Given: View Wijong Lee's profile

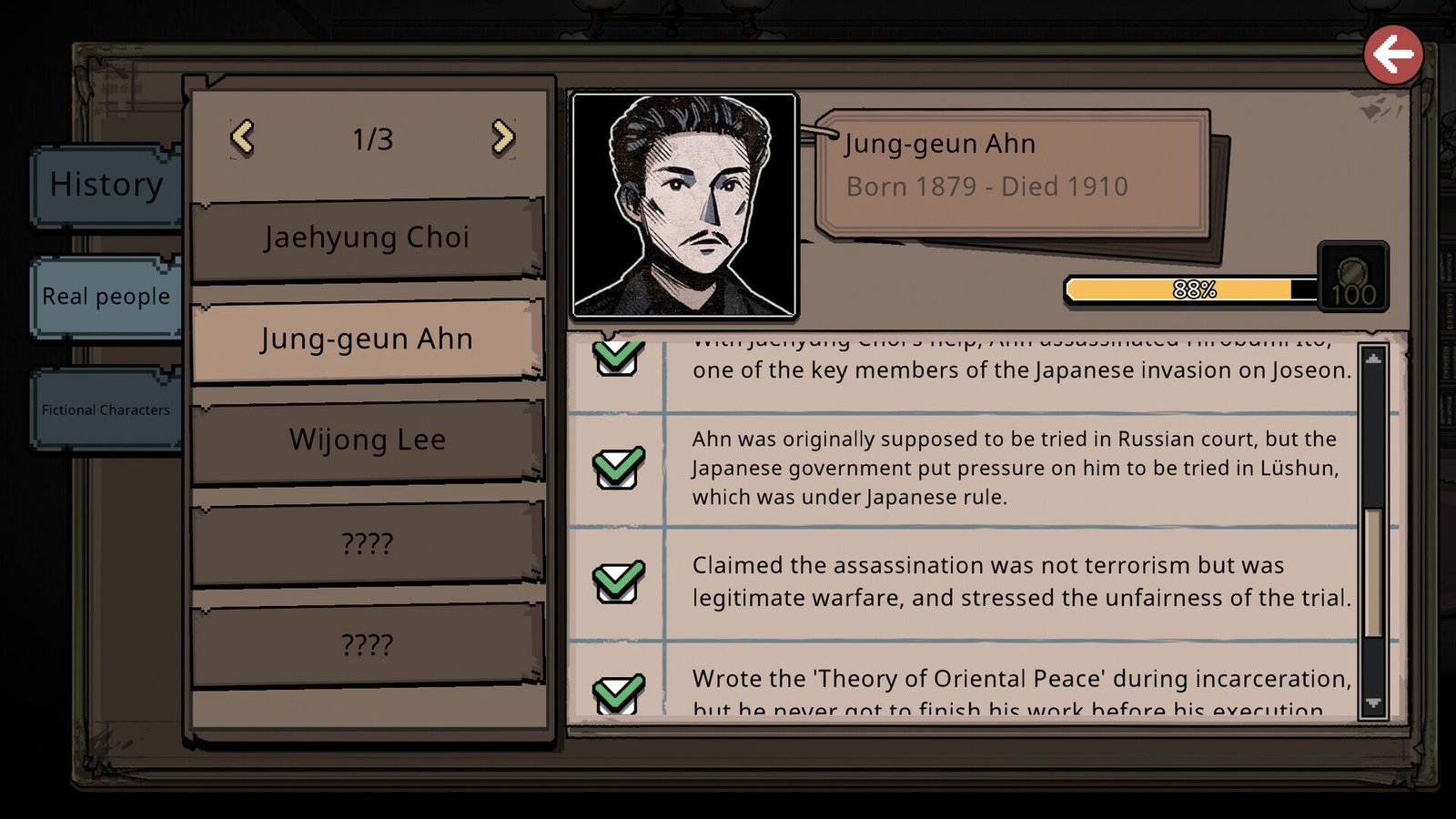Looking at the screenshot, I should 367,440.
